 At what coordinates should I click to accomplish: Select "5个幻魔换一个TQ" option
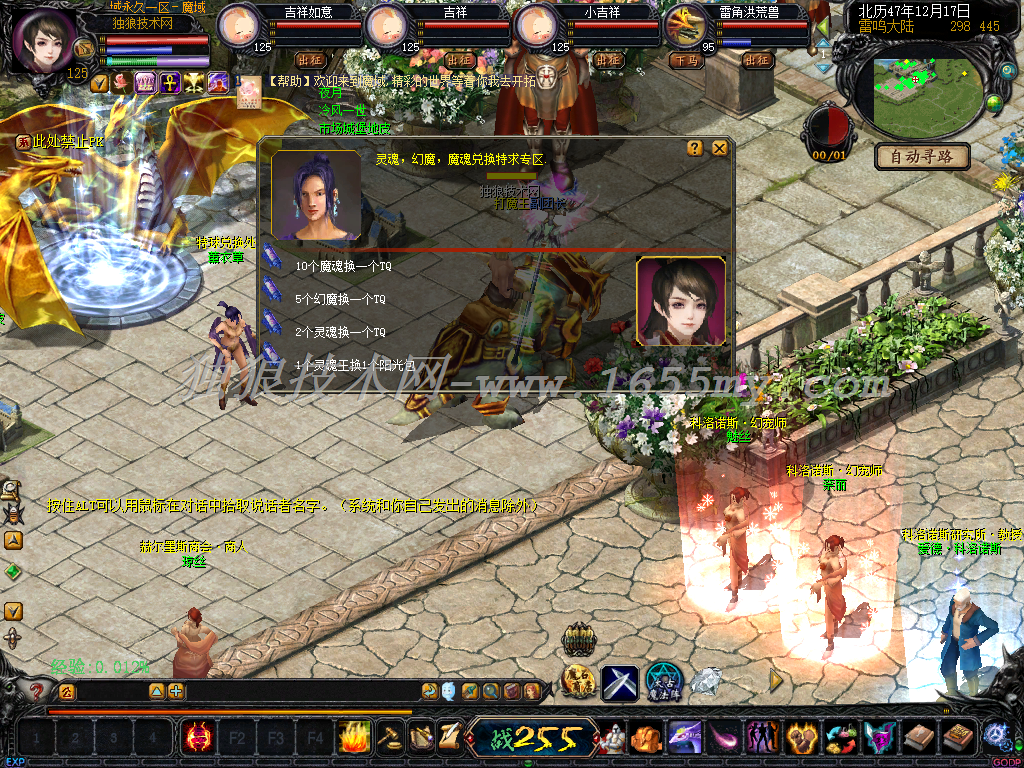point(340,299)
